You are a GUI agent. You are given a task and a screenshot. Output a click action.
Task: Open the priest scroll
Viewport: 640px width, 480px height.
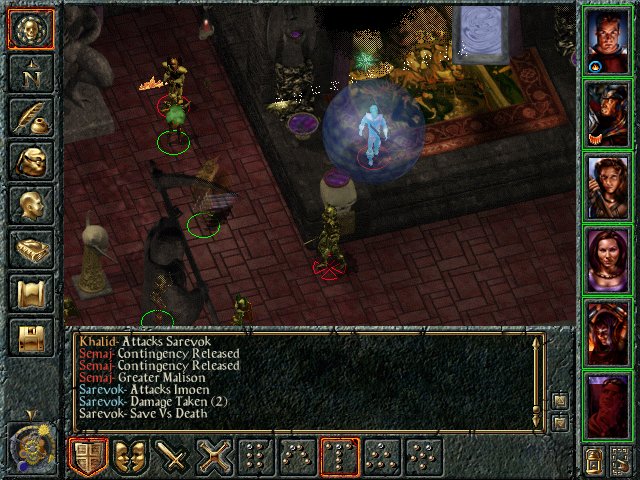click(30, 293)
